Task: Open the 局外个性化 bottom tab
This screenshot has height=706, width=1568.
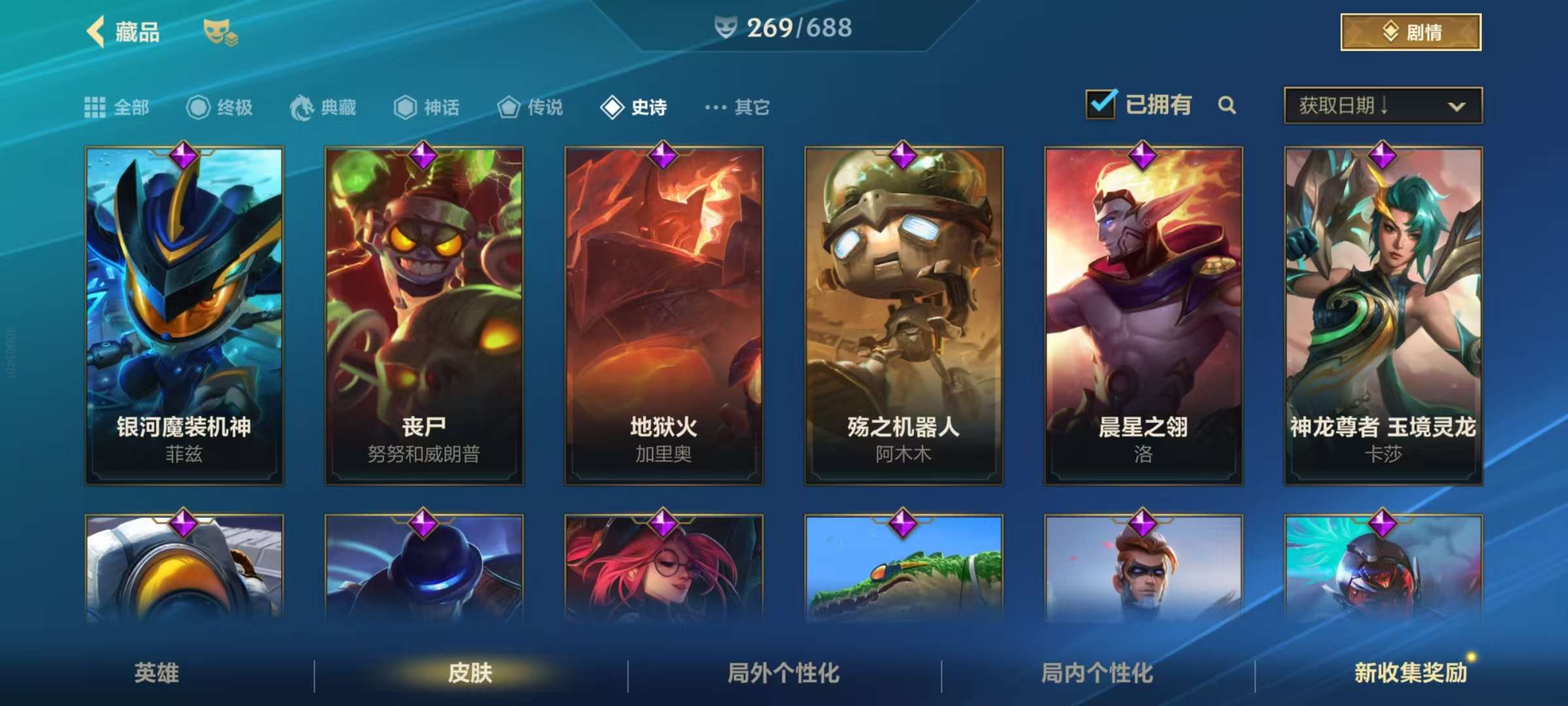Action: click(x=783, y=673)
